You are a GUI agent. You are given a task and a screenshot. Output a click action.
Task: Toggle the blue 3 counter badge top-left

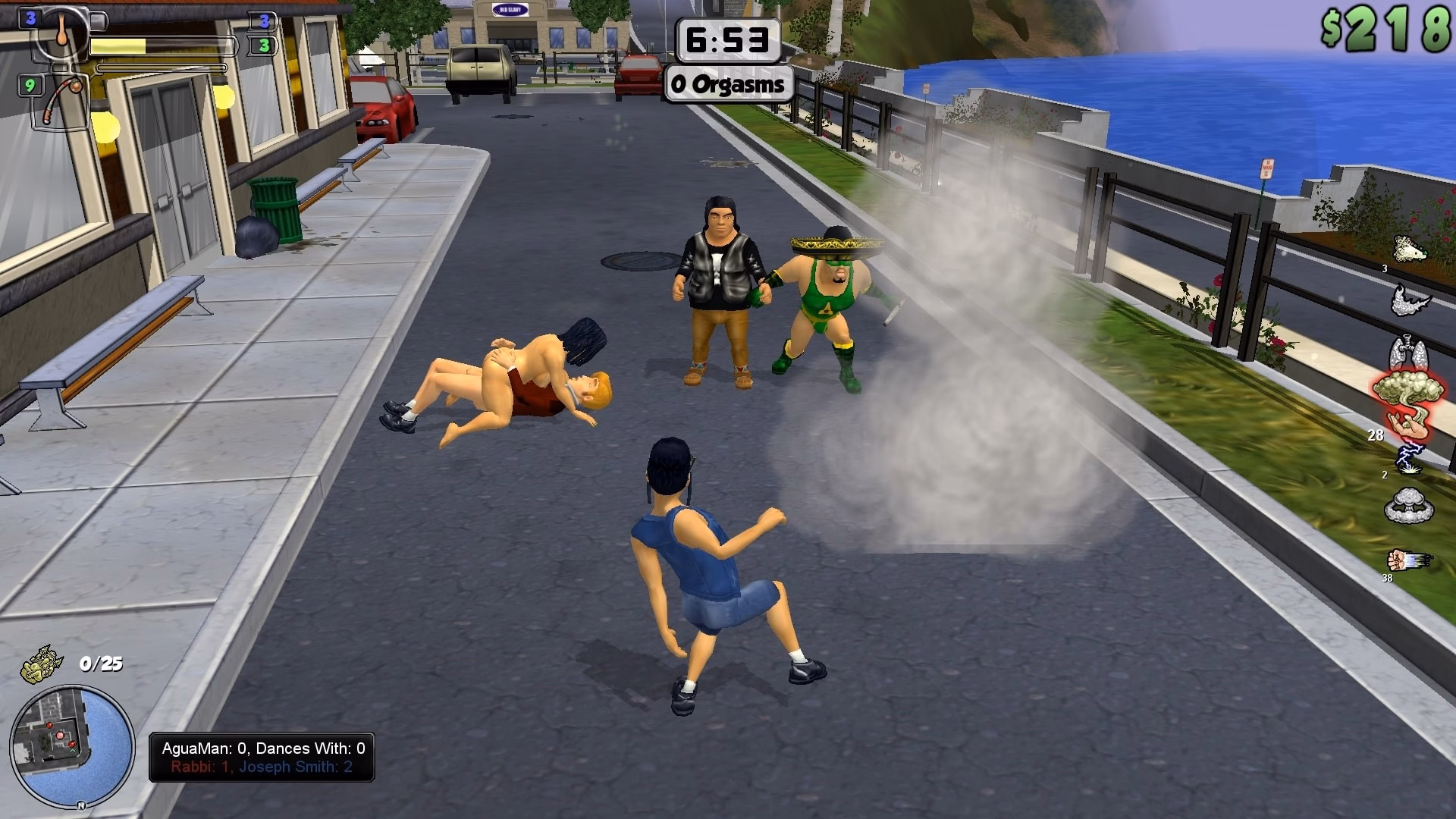(x=29, y=17)
